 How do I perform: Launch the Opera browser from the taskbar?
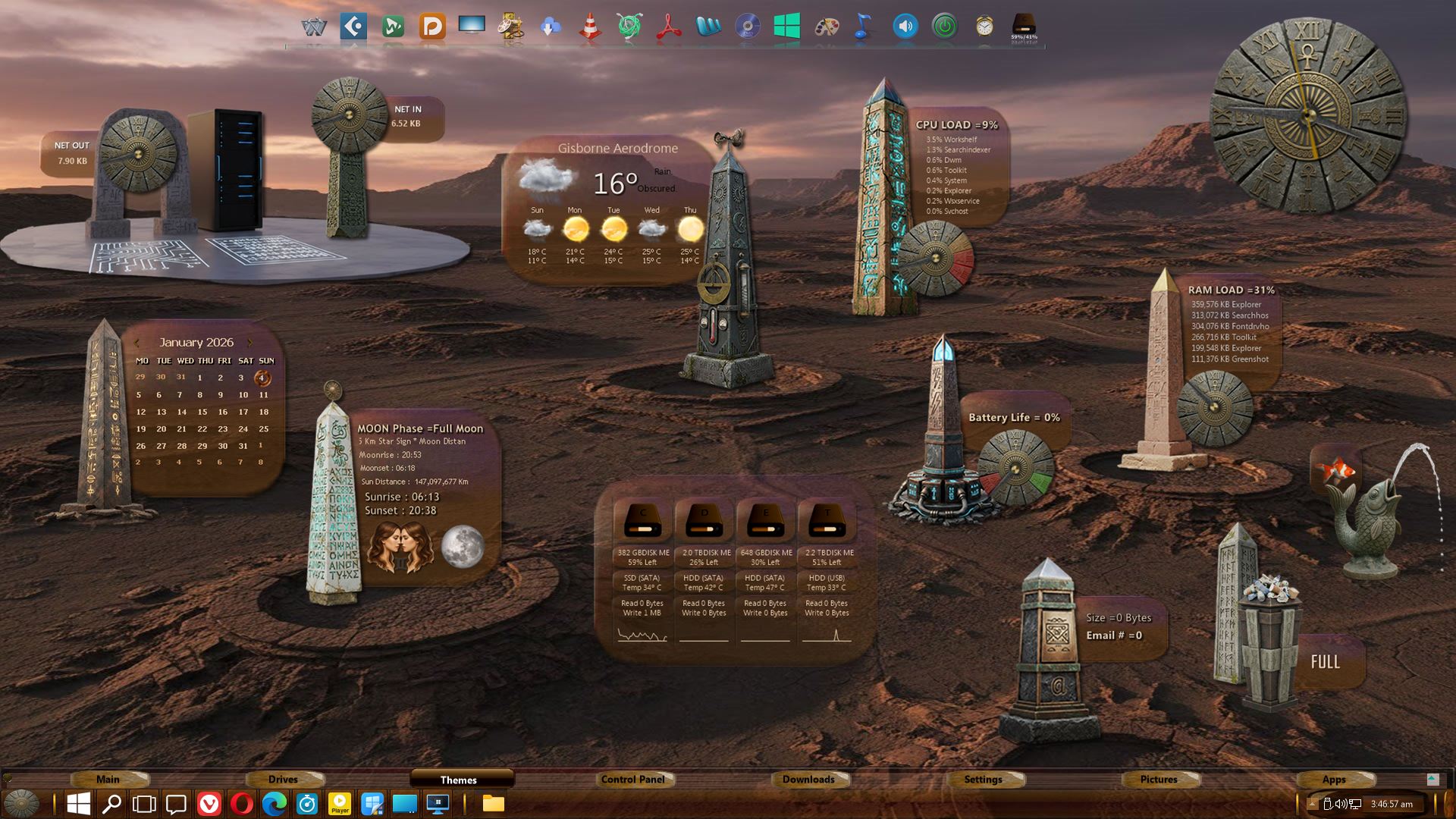tap(242, 803)
